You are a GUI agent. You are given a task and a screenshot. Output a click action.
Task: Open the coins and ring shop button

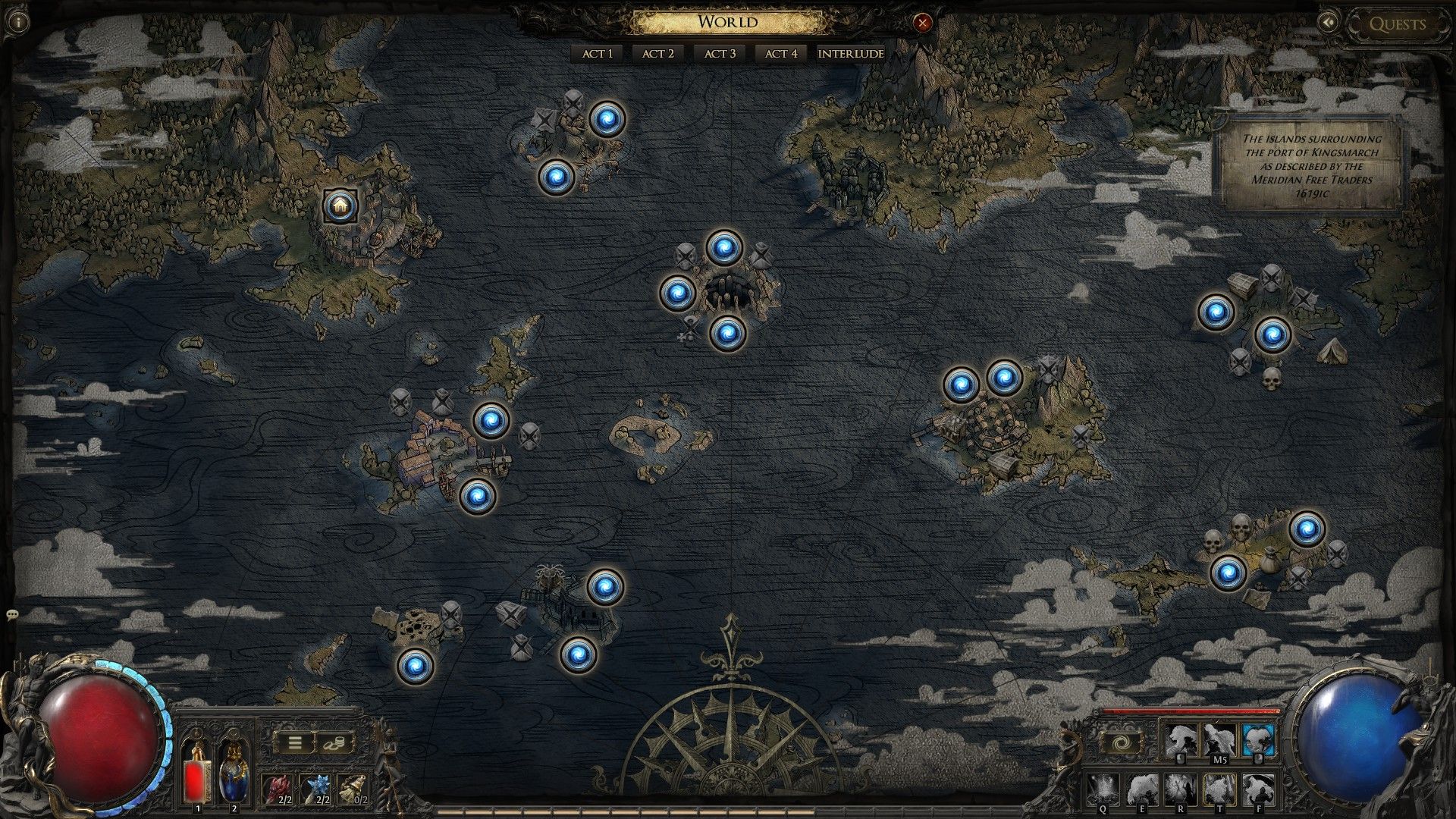pyautogui.click(x=336, y=742)
